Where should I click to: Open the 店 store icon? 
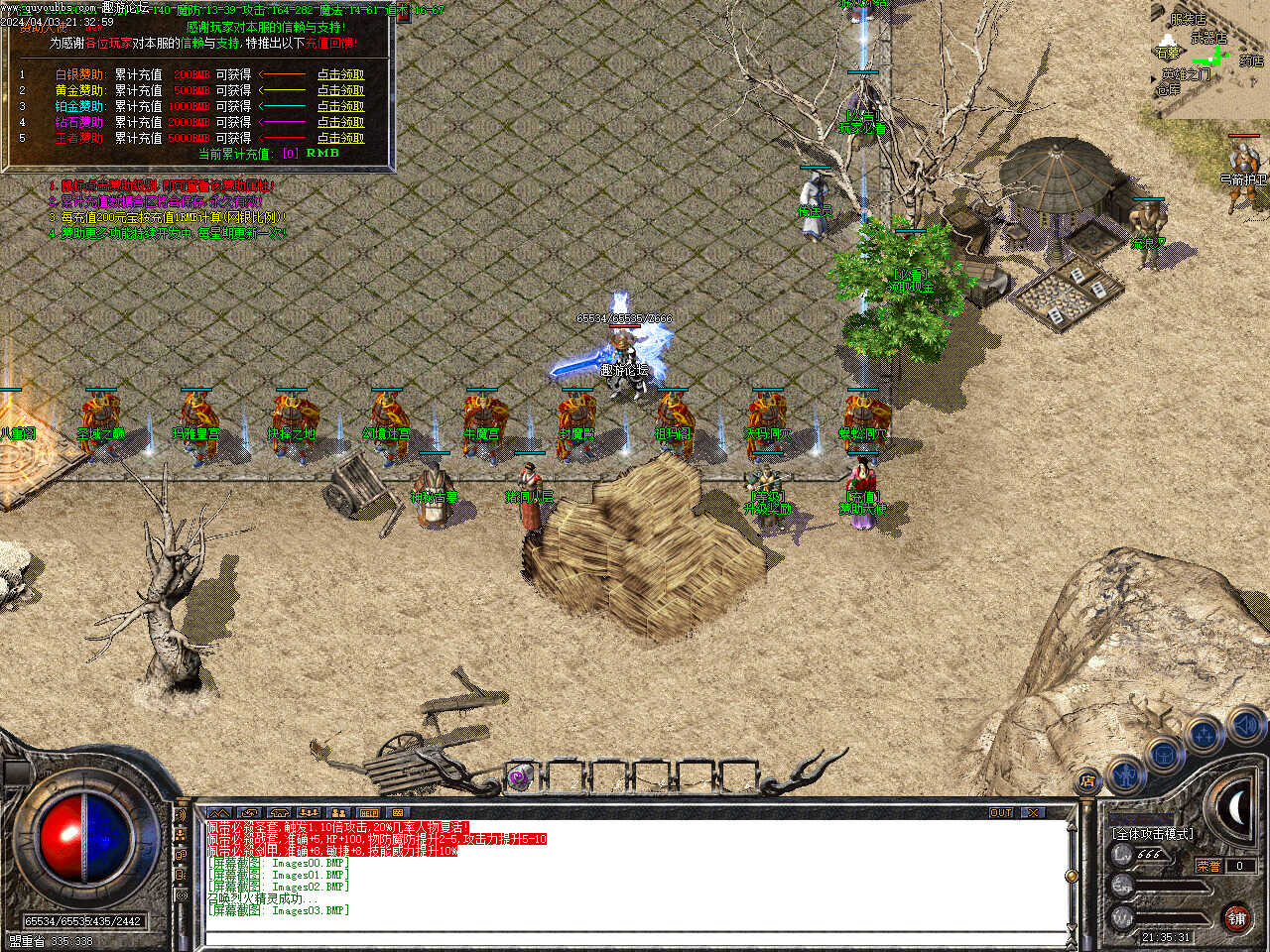(x=1088, y=782)
